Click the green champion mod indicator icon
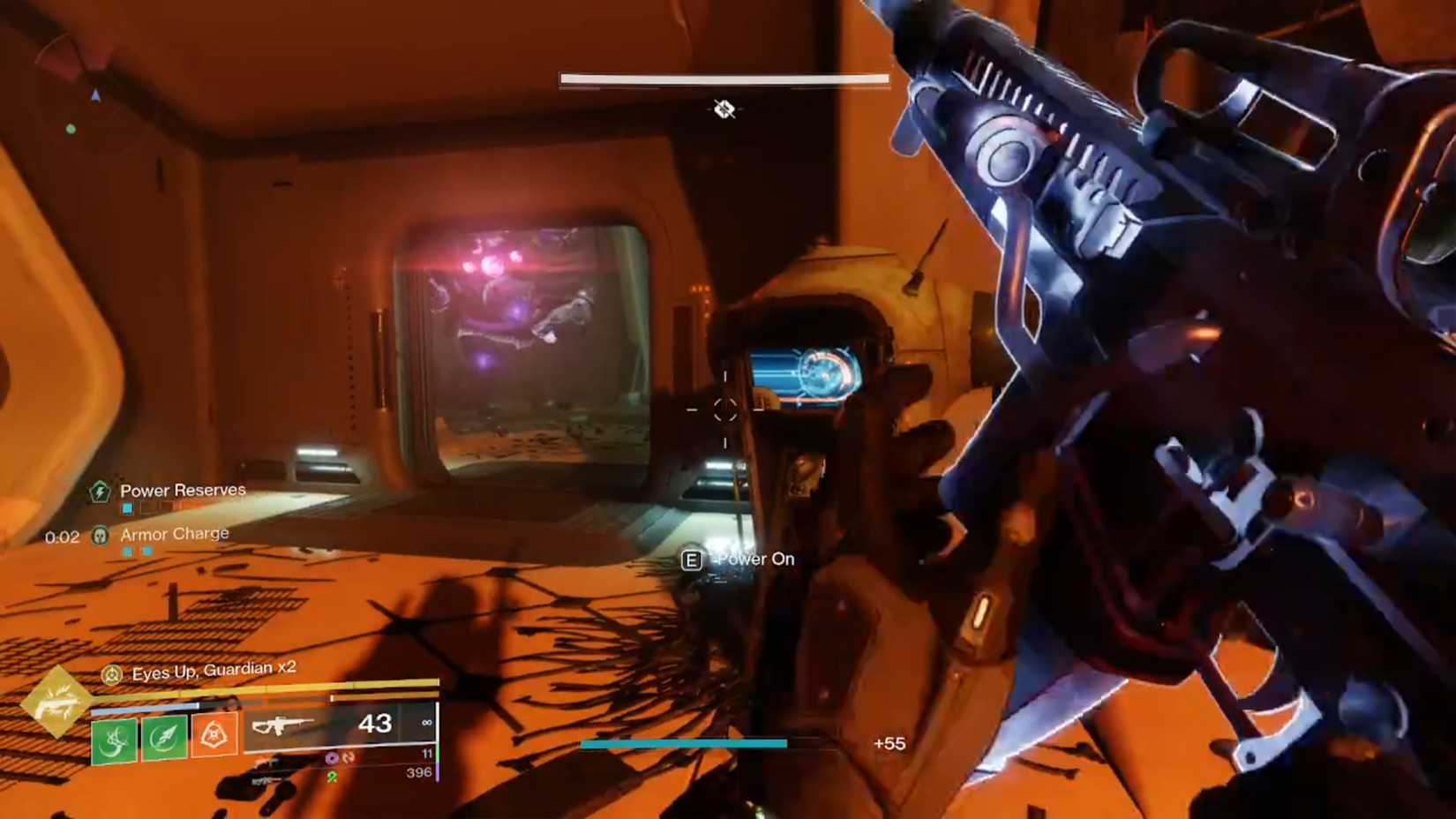Screen dimensions: 1456x819 point(332,778)
